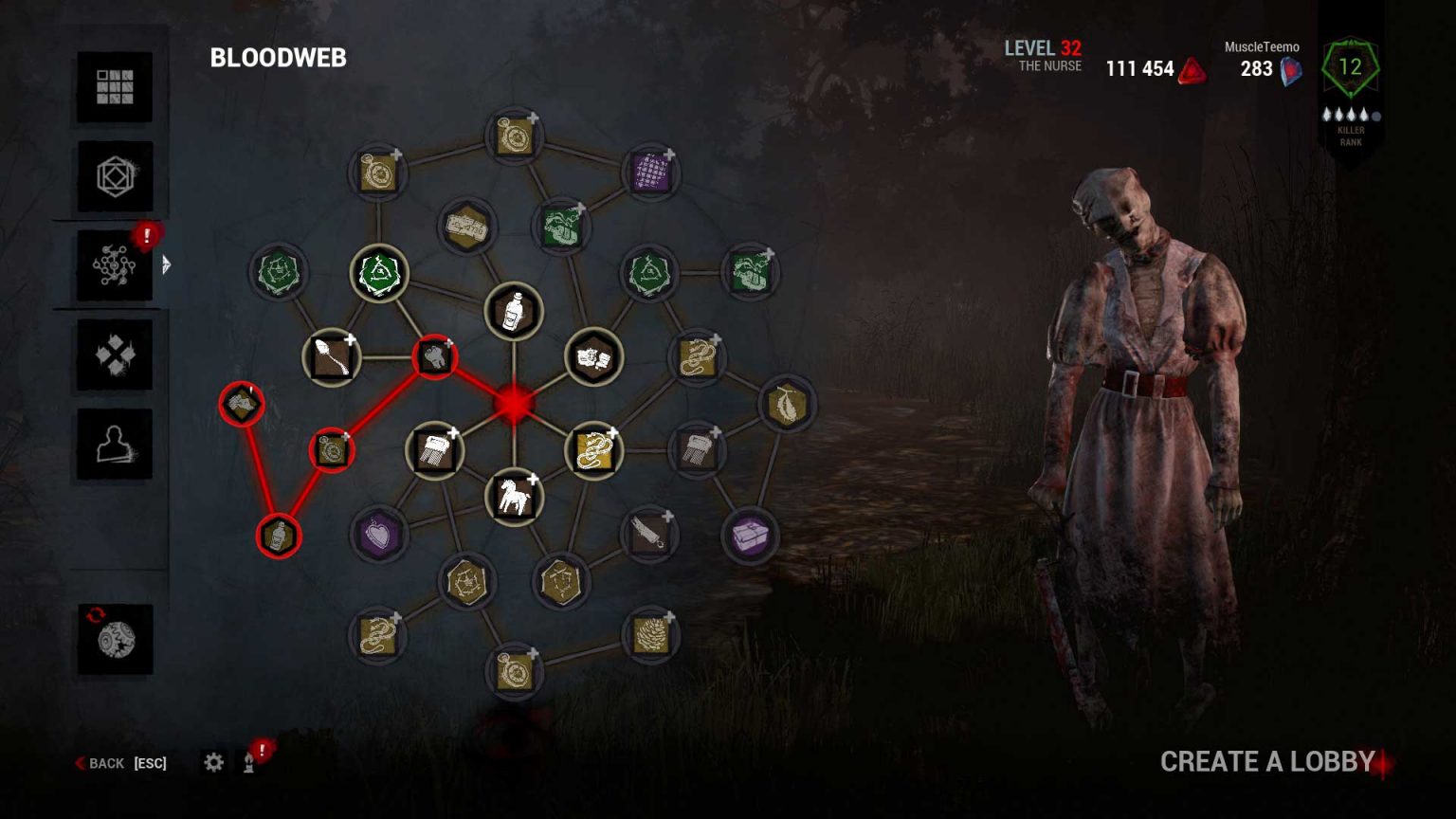
Task: Open the store grid icon in sidebar
Action: coord(115,86)
